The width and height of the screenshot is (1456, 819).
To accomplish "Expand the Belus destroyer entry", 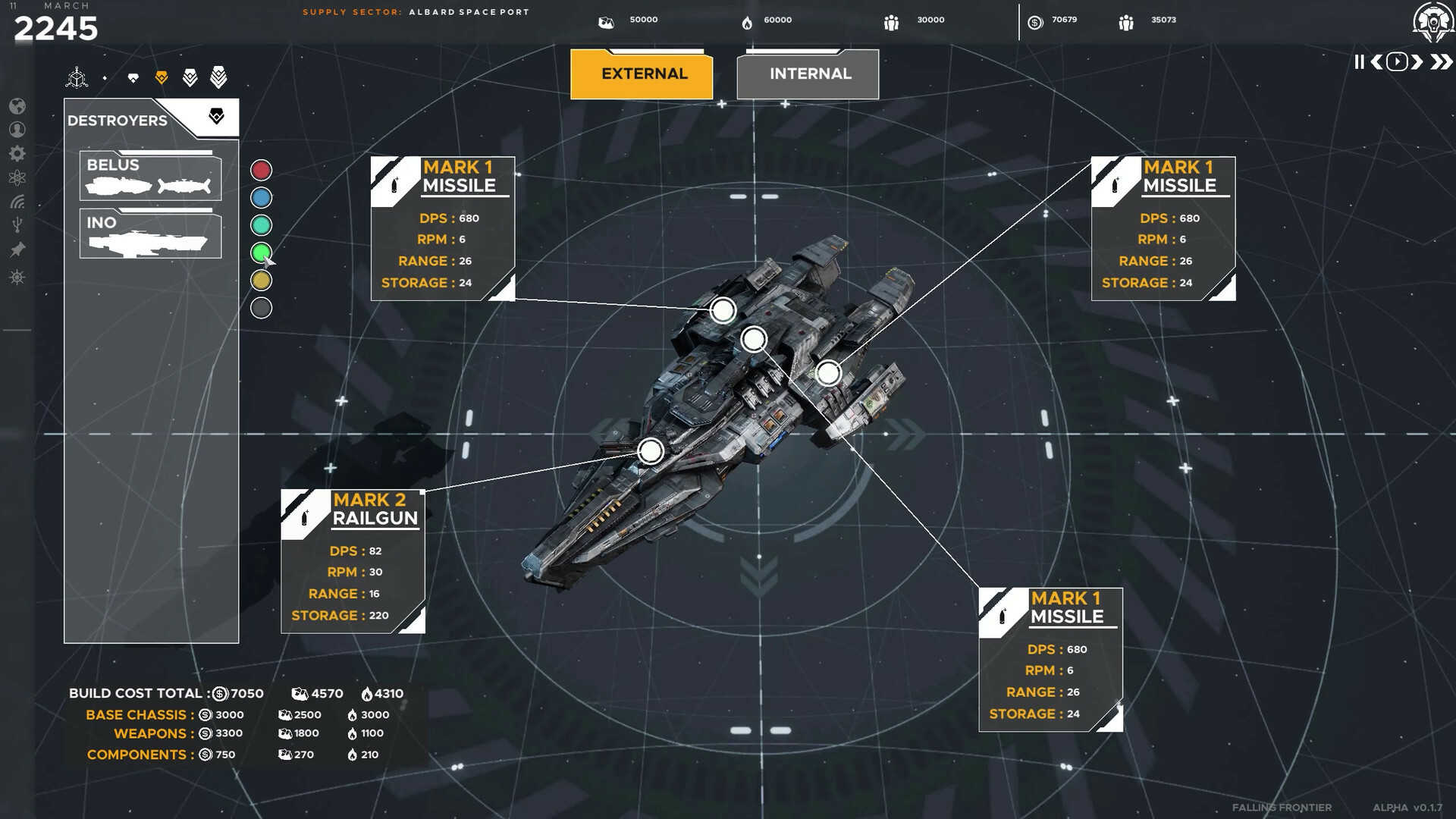I will (149, 176).
